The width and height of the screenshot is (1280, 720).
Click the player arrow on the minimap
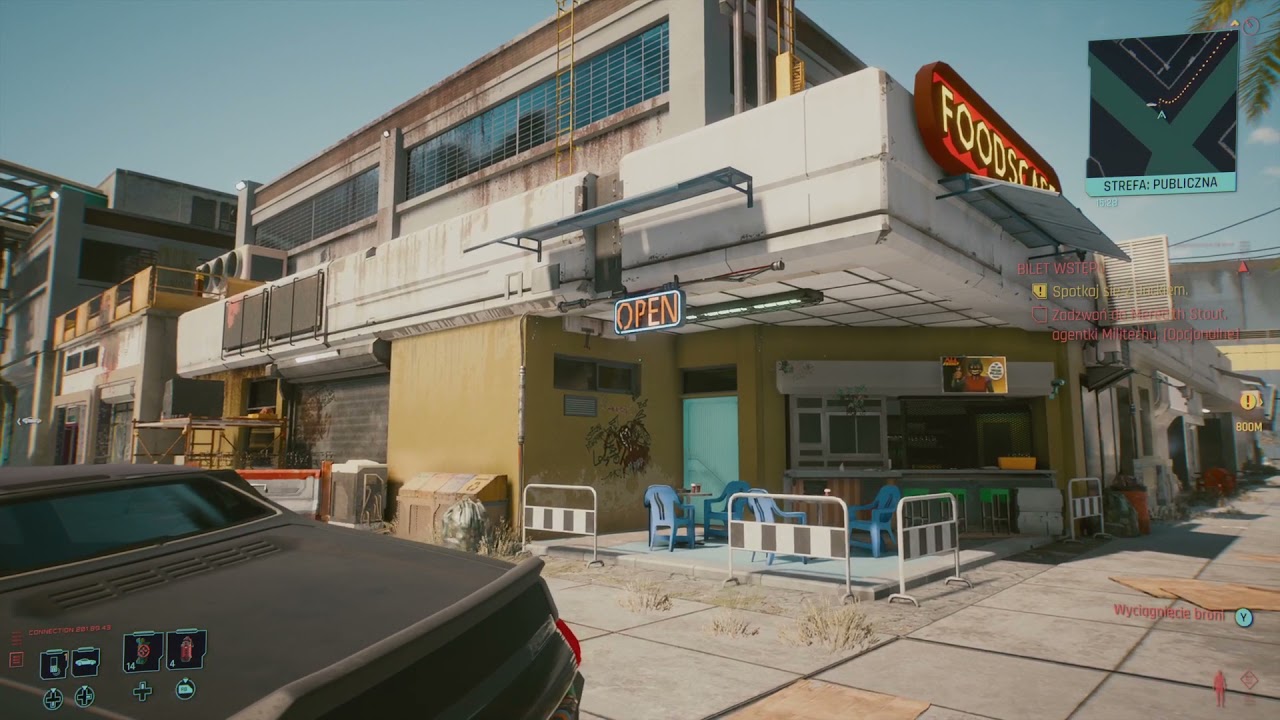tap(1160, 115)
